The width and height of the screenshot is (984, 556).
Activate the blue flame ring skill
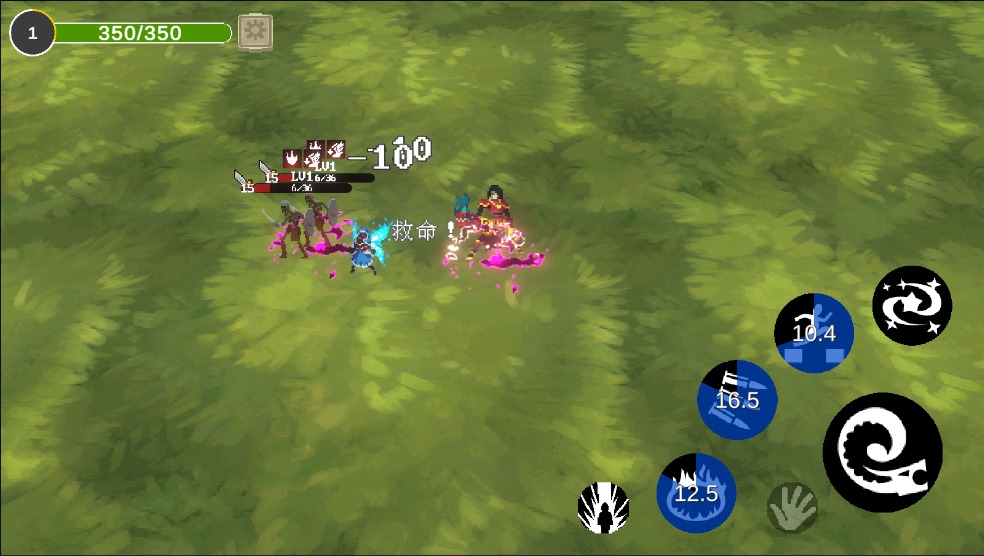[696, 492]
